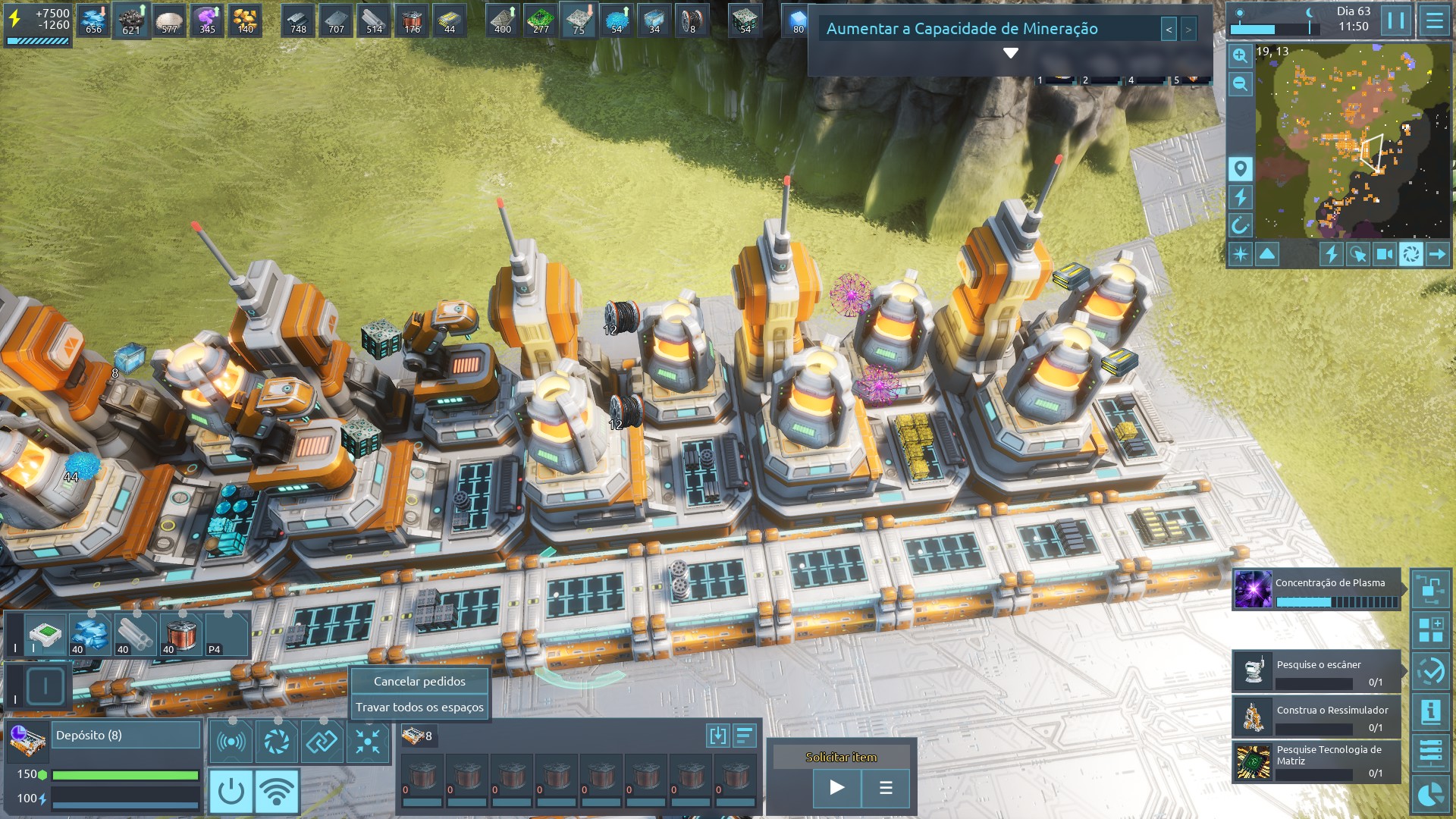This screenshot has height=819, width=1456.
Task: Open the info panel icon
Action: [x=1431, y=711]
